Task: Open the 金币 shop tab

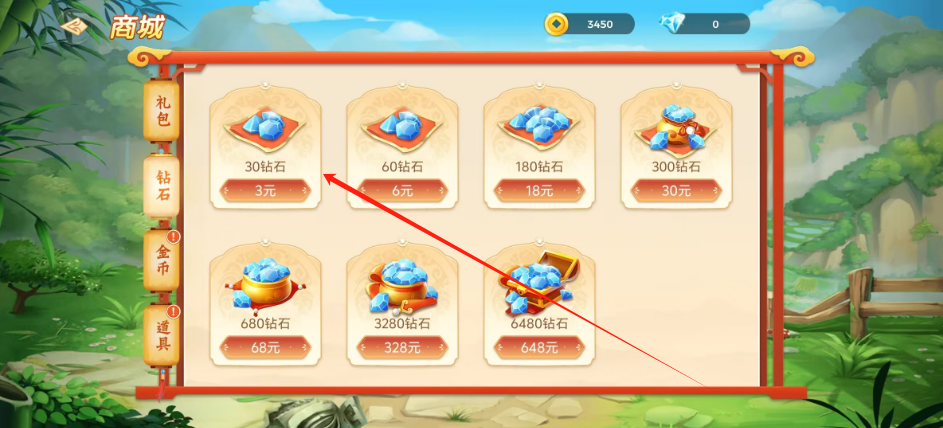Action: coord(162,261)
